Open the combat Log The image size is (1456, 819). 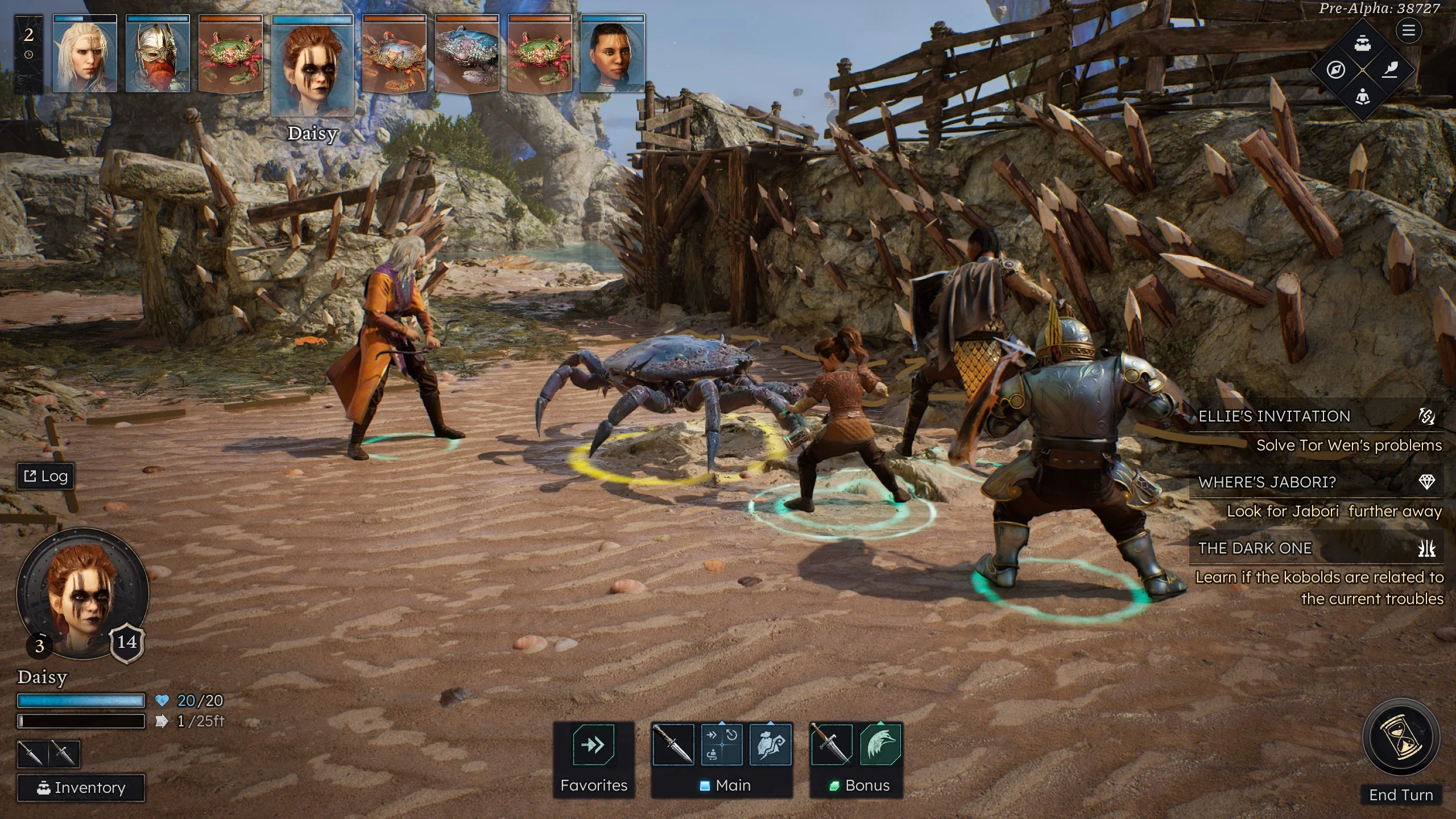click(46, 476)
